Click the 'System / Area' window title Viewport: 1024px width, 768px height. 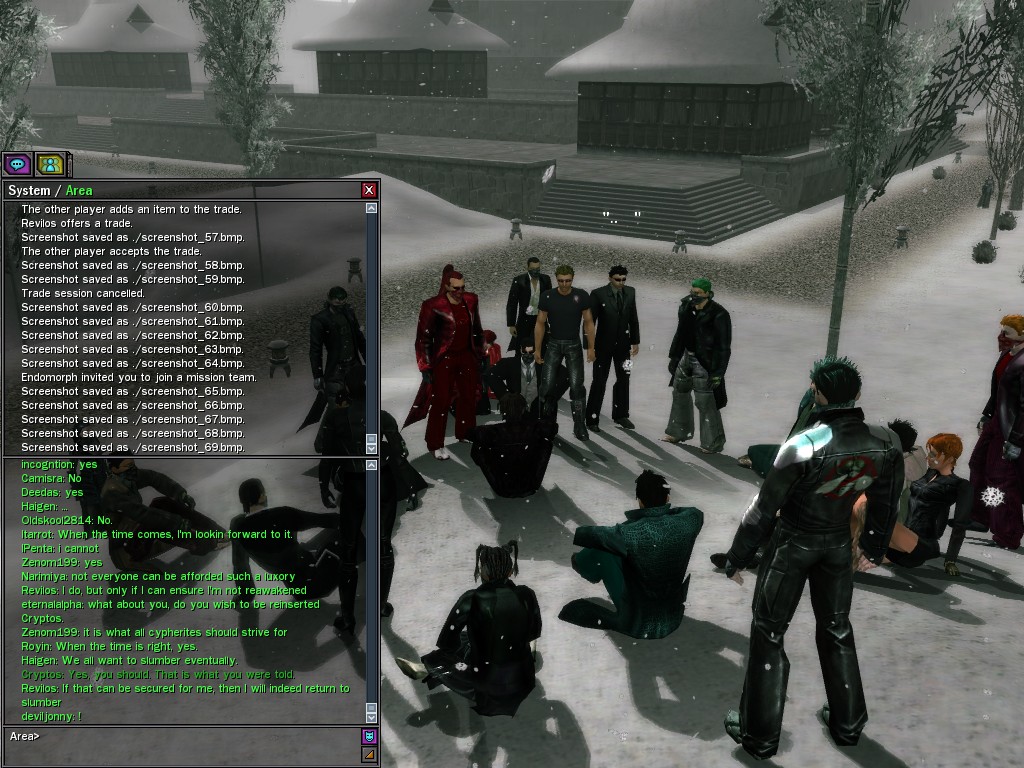coord(50,190)
